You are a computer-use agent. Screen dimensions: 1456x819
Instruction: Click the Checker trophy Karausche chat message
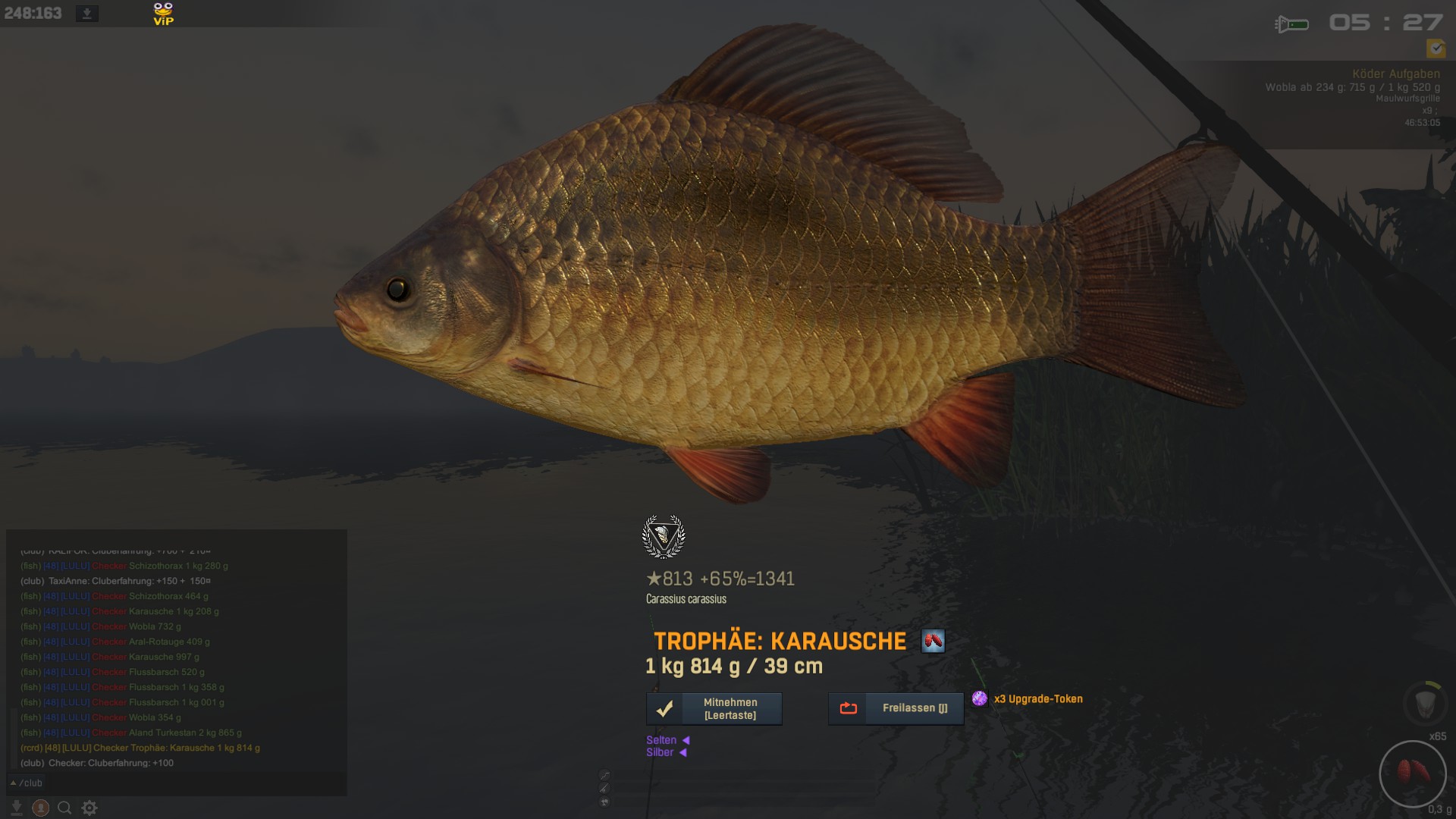(140, 748)
